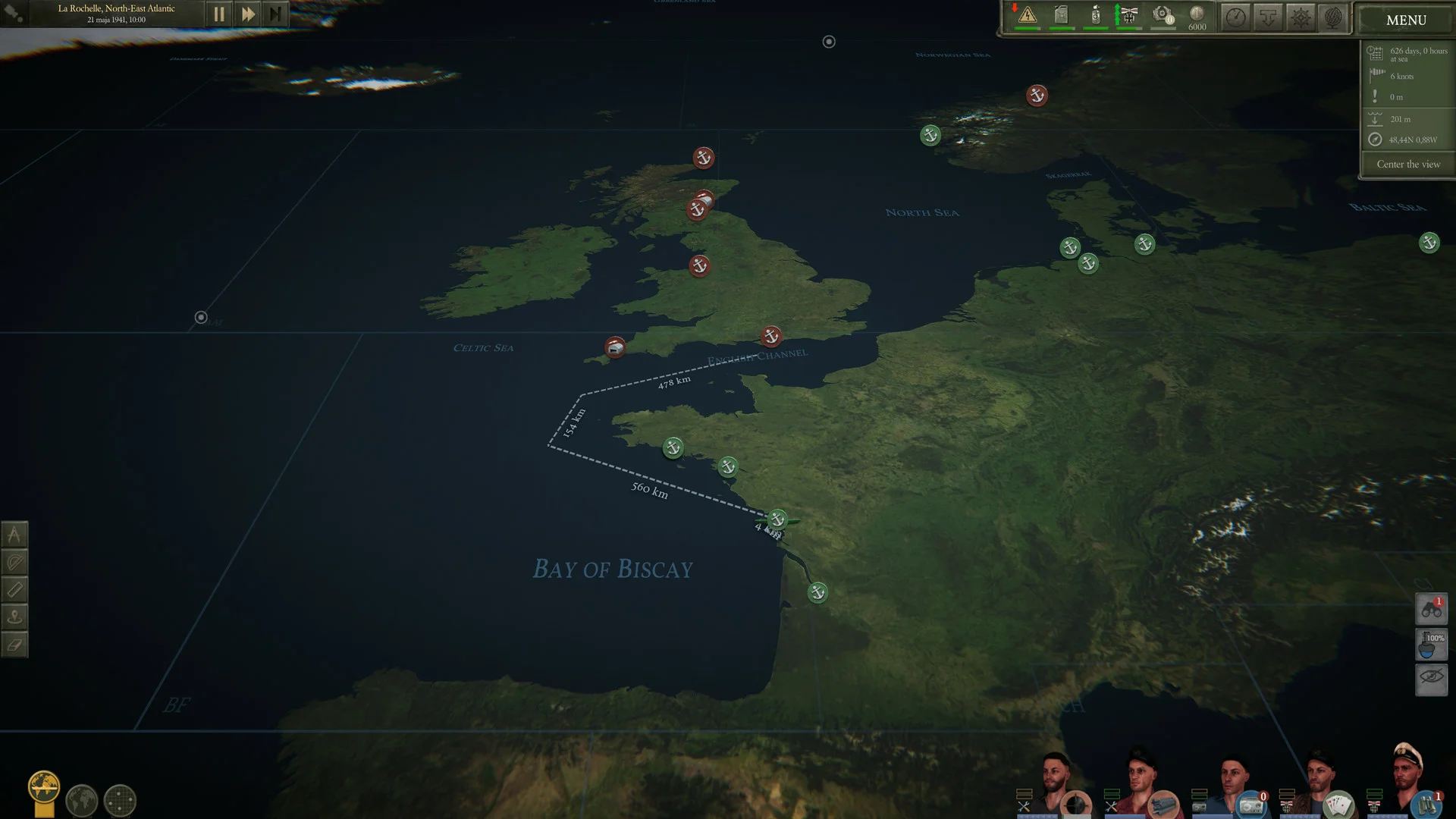Open the MENU button
Viewport: 1456px width, 819px height.
coord(1405,20)
